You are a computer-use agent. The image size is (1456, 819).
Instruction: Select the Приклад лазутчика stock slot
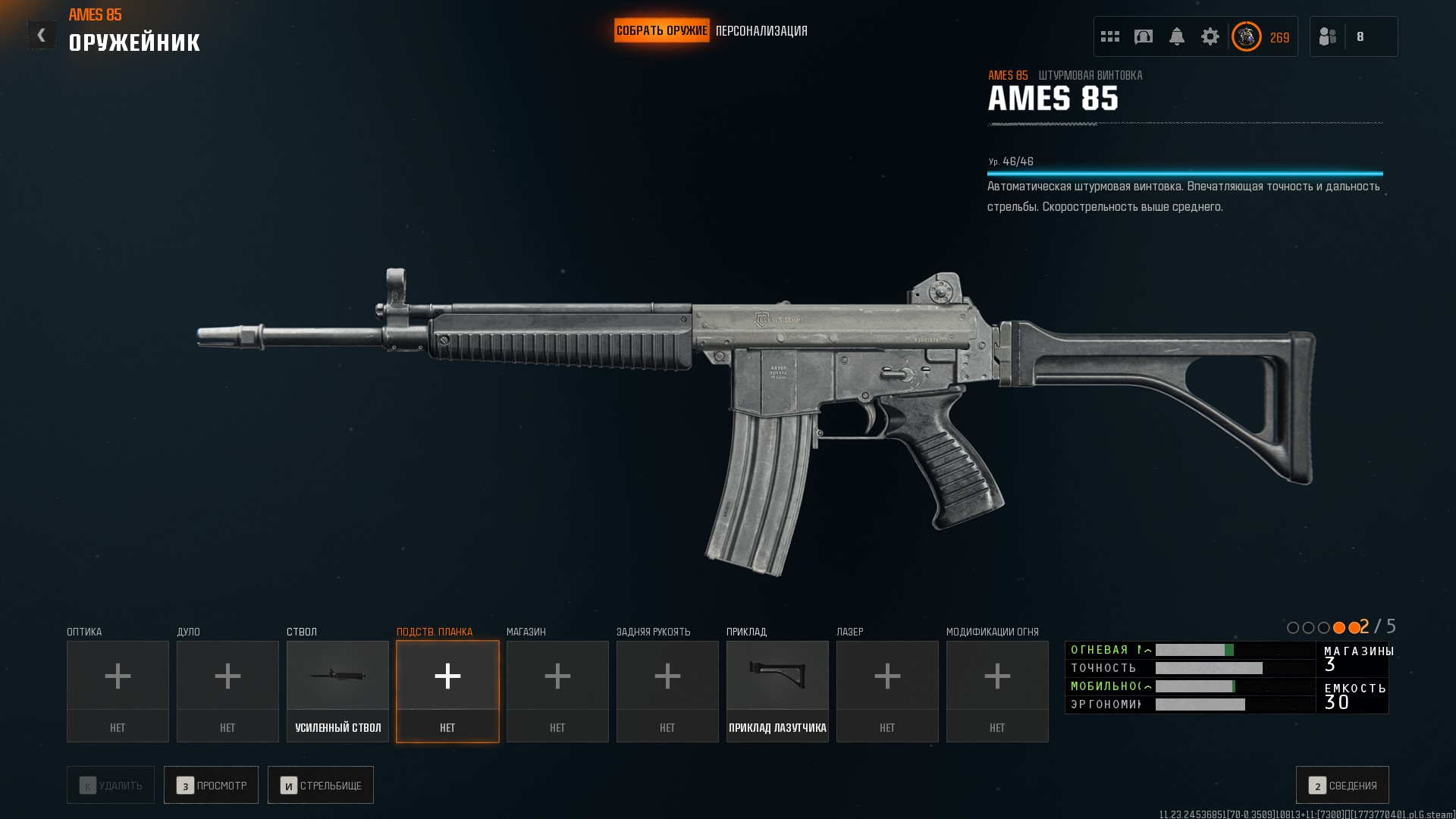[777, 691]
